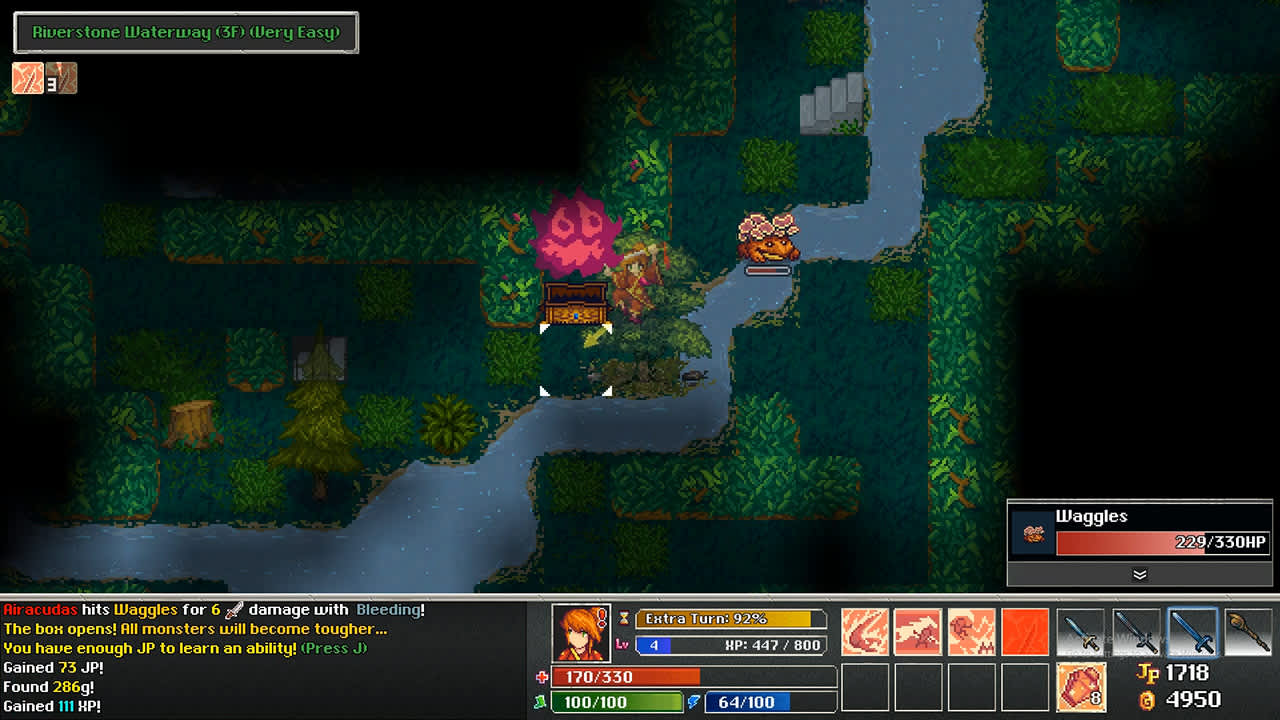Click the buff icon stamped with number 3
This screenshot has height=720, width=1280.
coord(62,77)
